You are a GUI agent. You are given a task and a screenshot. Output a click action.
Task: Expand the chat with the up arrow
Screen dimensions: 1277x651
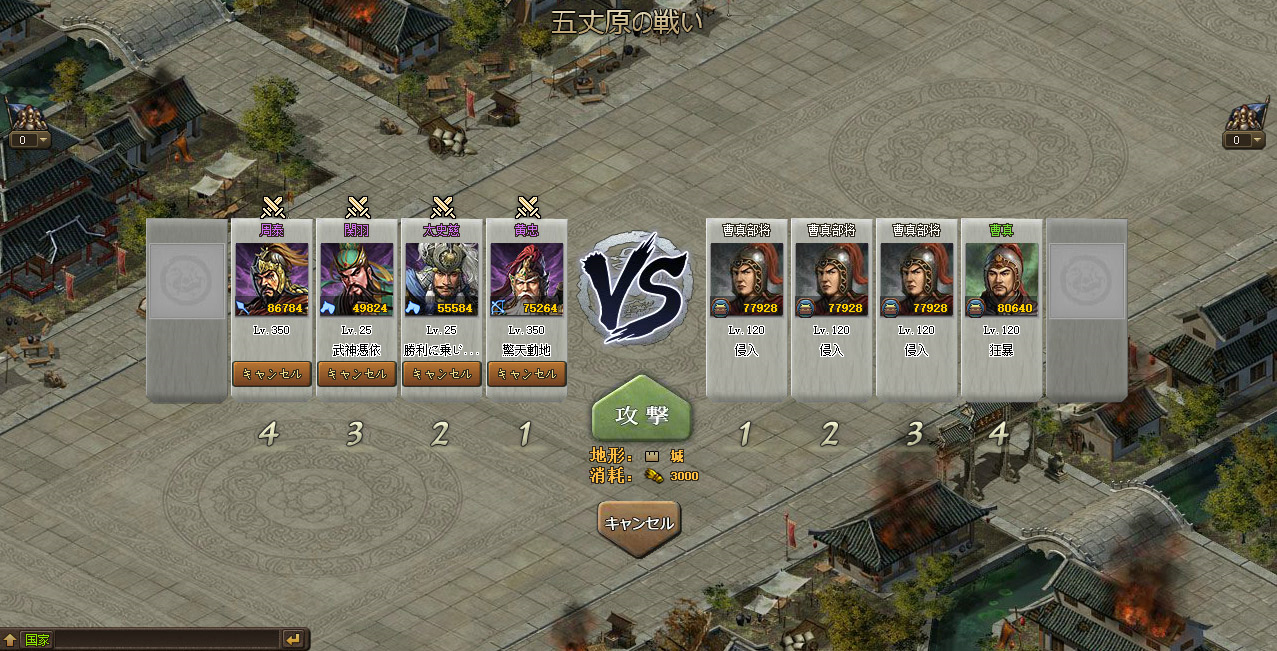(x=10, y=639)
